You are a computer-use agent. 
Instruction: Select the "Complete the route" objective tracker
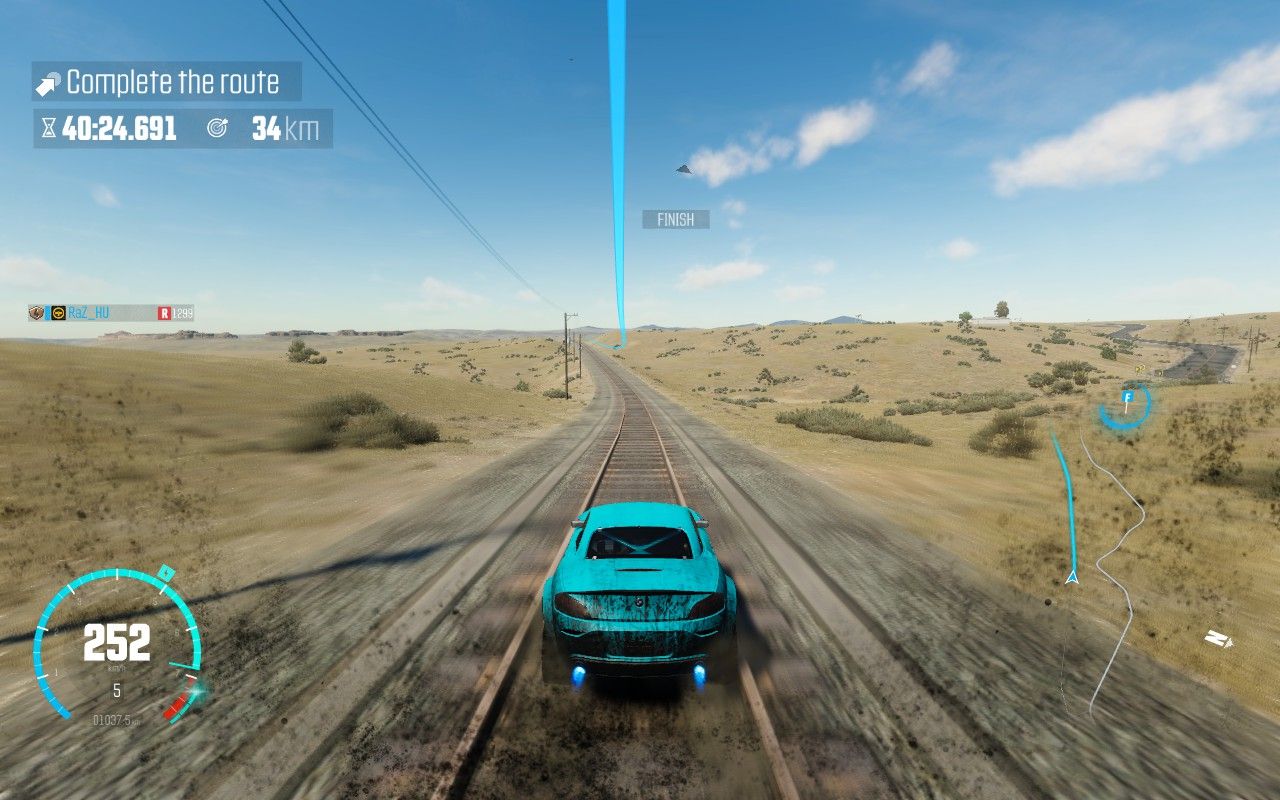167,82
